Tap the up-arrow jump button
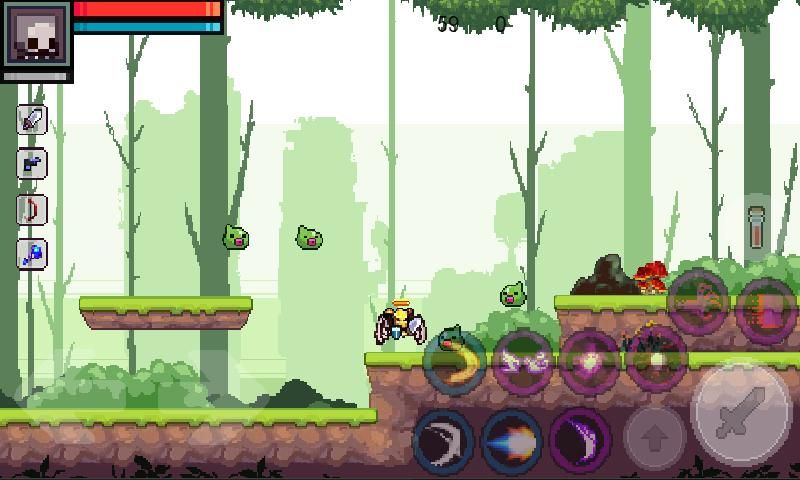Image resolution: width=800 pixels, height=480 pixels. pyautogui.click(x=655, y=437)
